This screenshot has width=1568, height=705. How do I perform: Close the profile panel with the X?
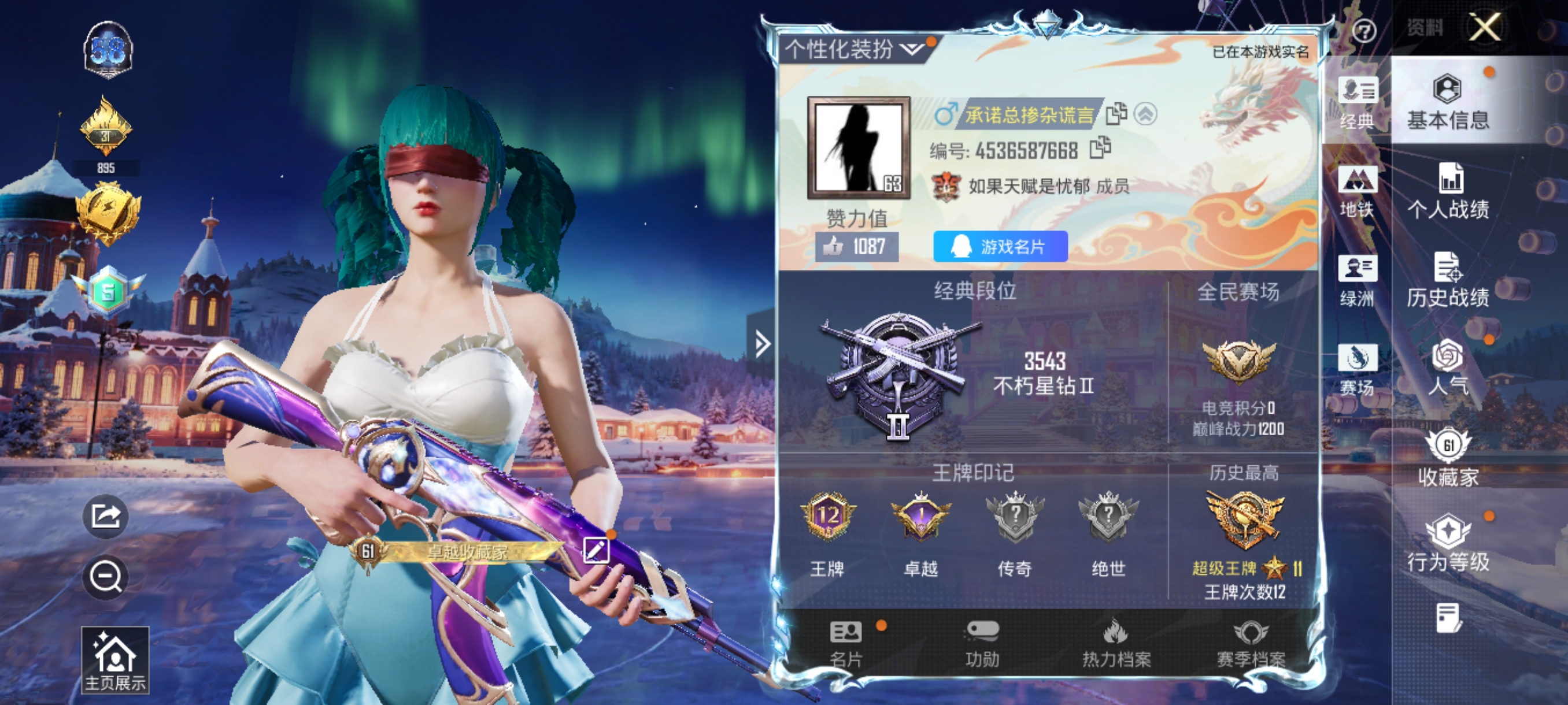click(x=1485, y=27)
